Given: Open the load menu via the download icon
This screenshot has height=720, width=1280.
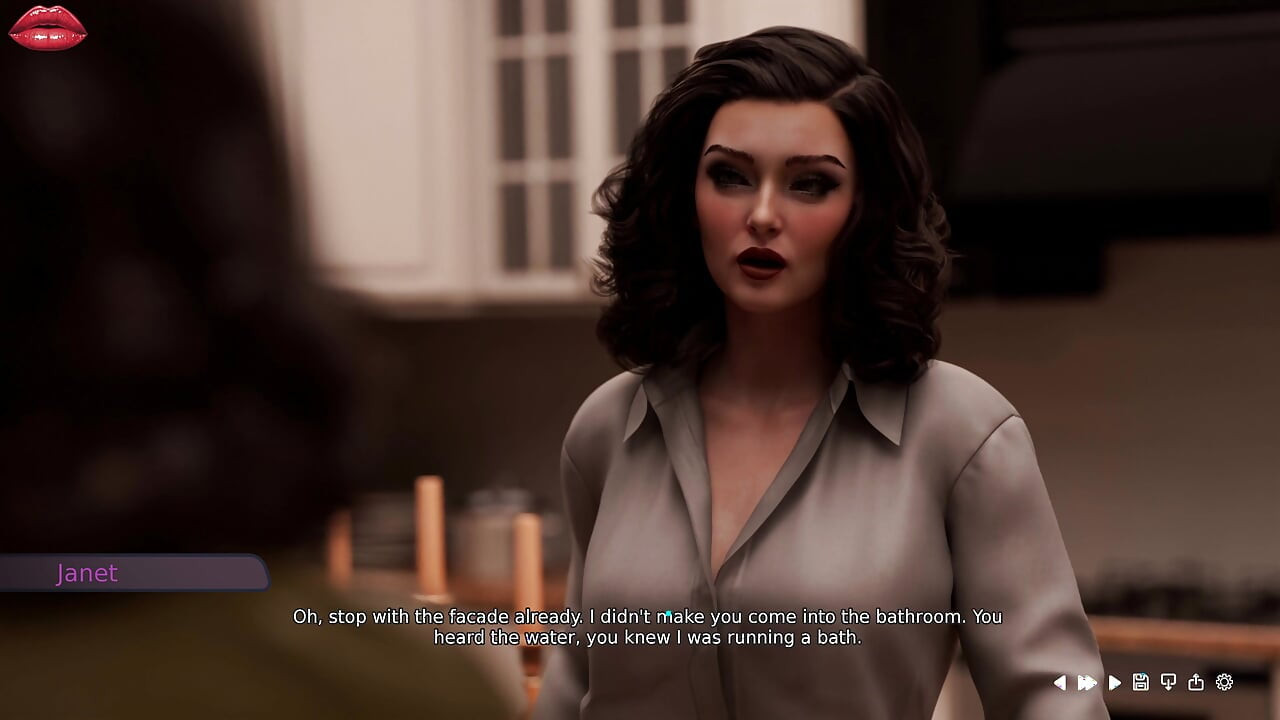Looking at the screenshot, I should click(1168, 682).
